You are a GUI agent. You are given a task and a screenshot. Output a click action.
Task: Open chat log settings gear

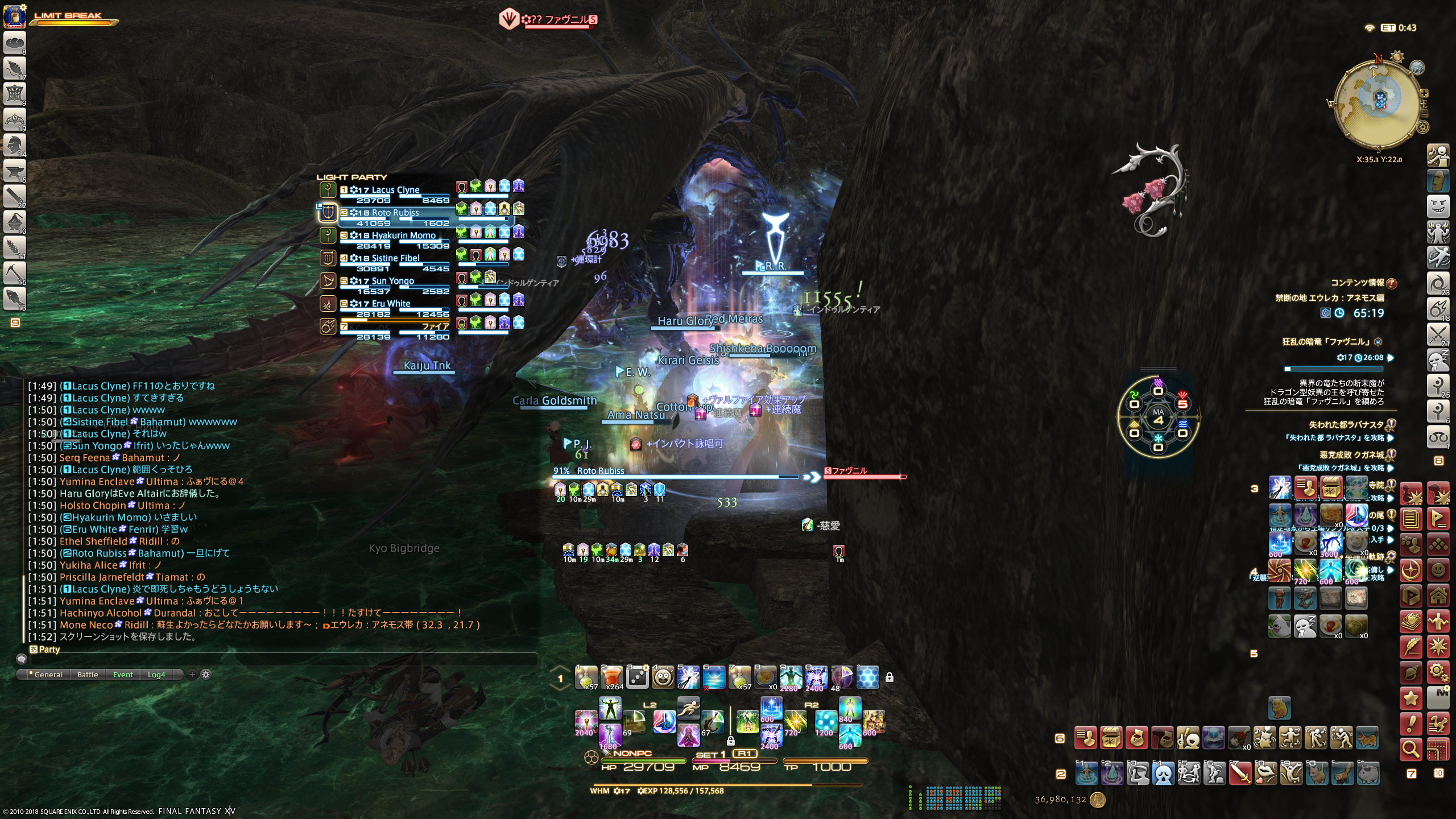pyautogui.click(x=206, y=675)
